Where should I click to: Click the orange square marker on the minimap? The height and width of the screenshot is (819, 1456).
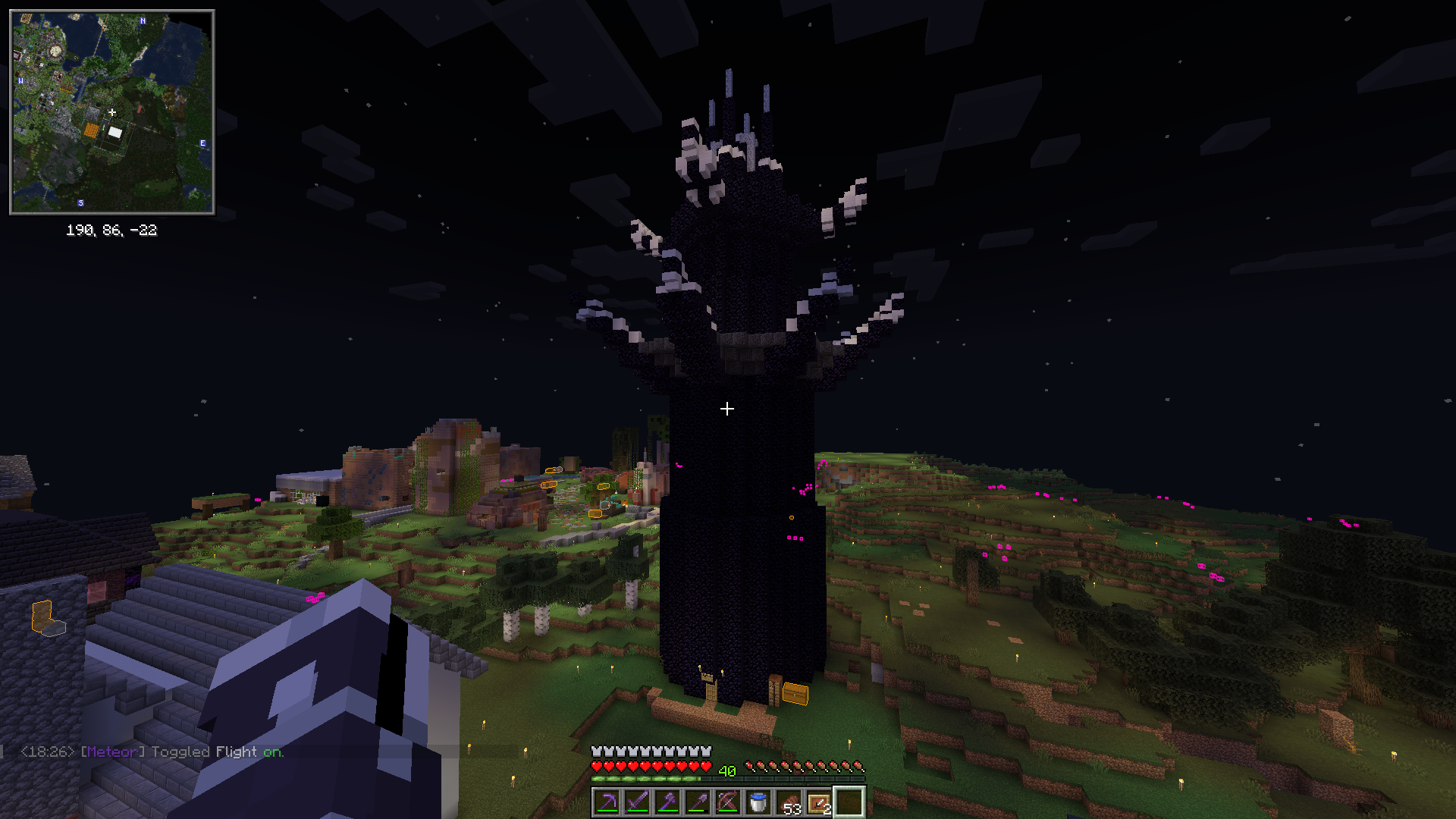tap(92, 131)
